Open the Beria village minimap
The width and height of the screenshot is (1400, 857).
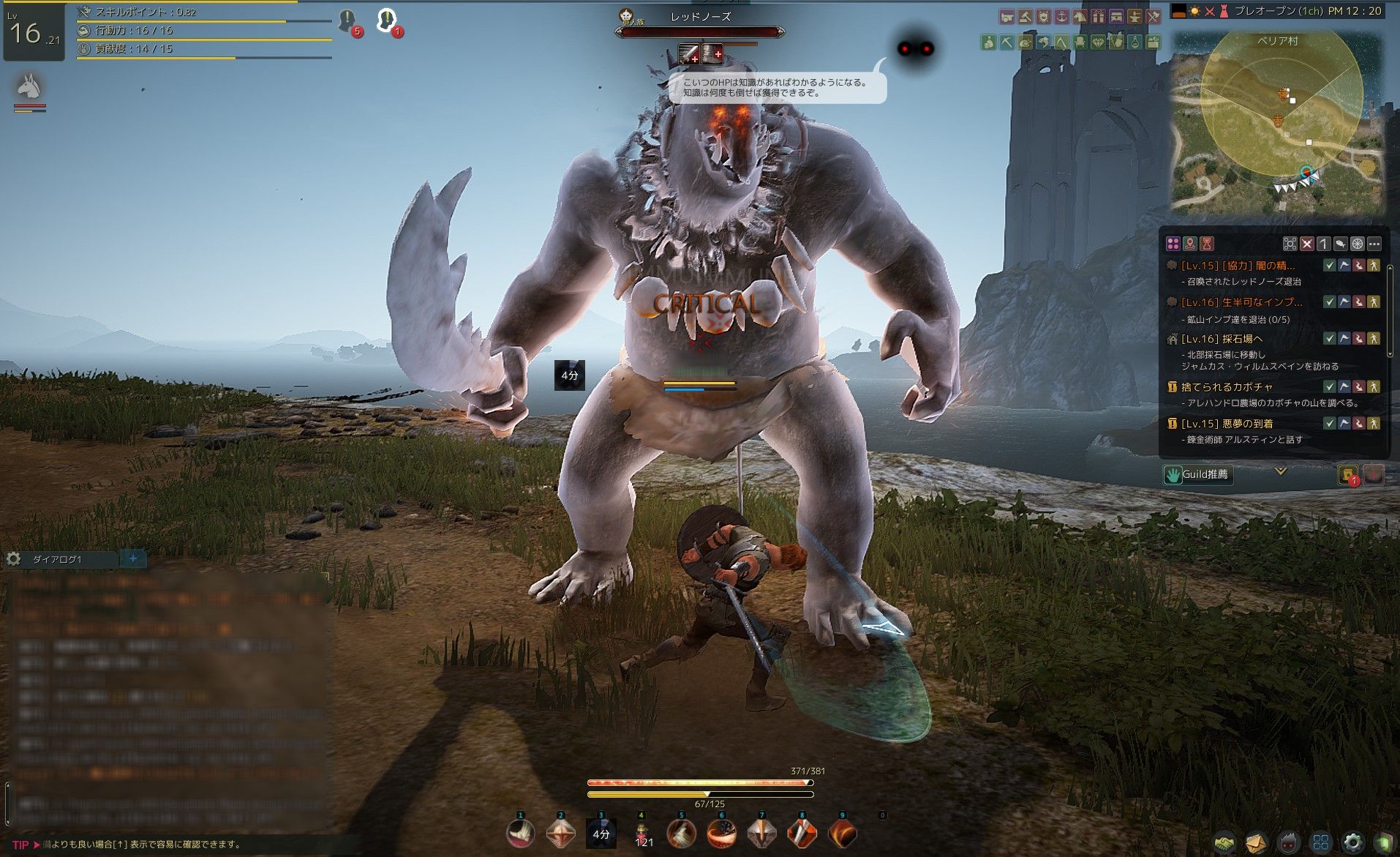pos(1279,124)
